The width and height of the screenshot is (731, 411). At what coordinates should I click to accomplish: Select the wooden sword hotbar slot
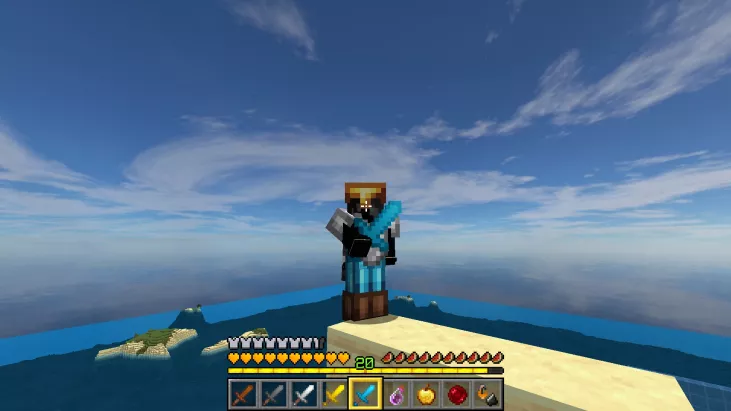click(x=243, y=394)
